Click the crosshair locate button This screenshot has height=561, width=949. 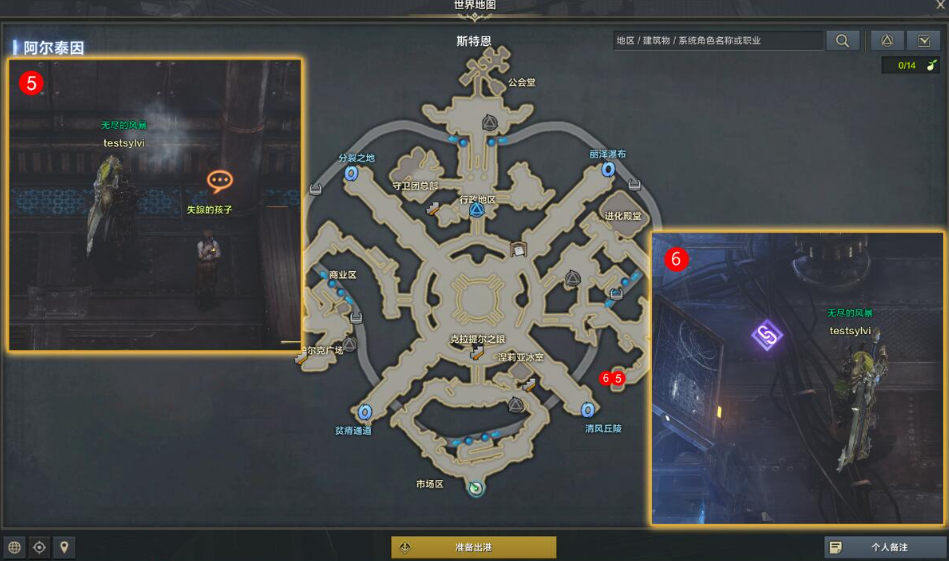[x=40, y=547]
